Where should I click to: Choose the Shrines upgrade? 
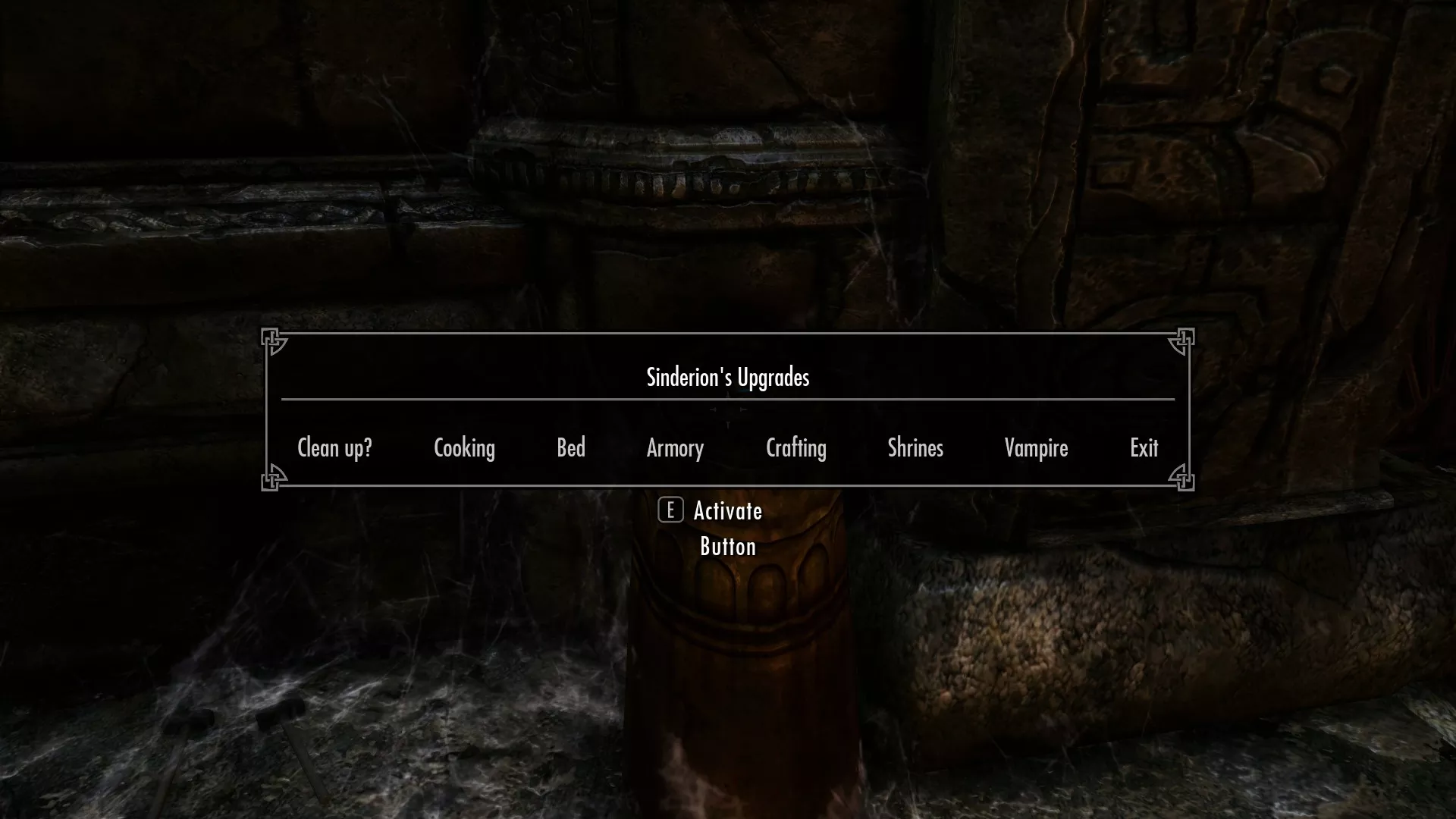(x=915, y=448)
